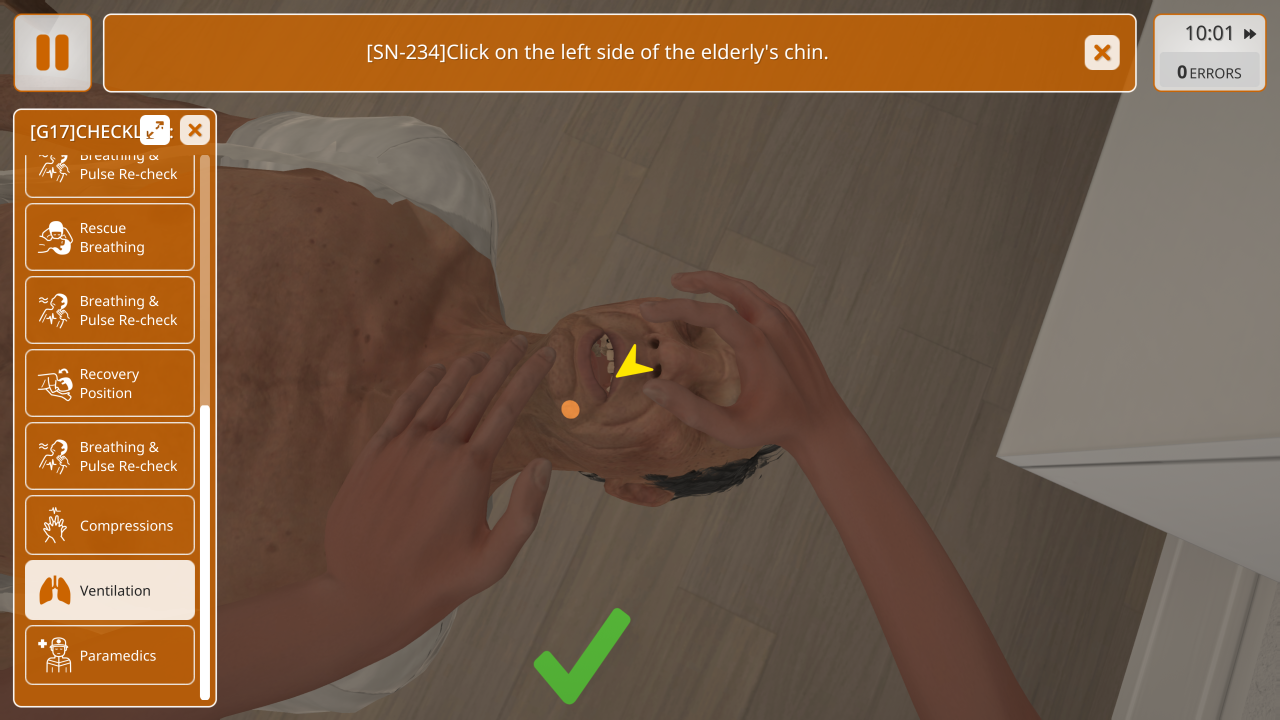This screenshot has height=720, width=1280.
Task: Select the highlighted Ventilation step
Action: [x=110, y=591]
